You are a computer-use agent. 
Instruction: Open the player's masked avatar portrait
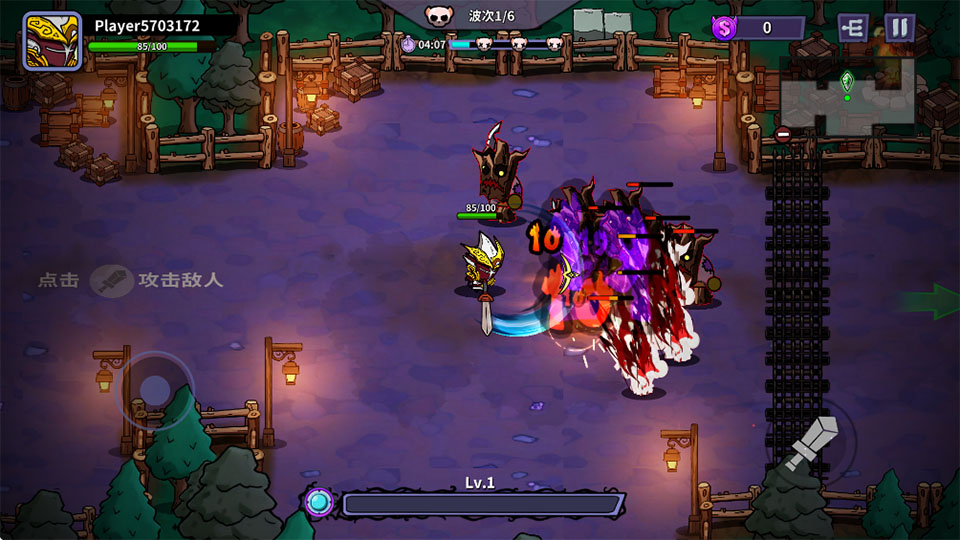coord(52,41)
